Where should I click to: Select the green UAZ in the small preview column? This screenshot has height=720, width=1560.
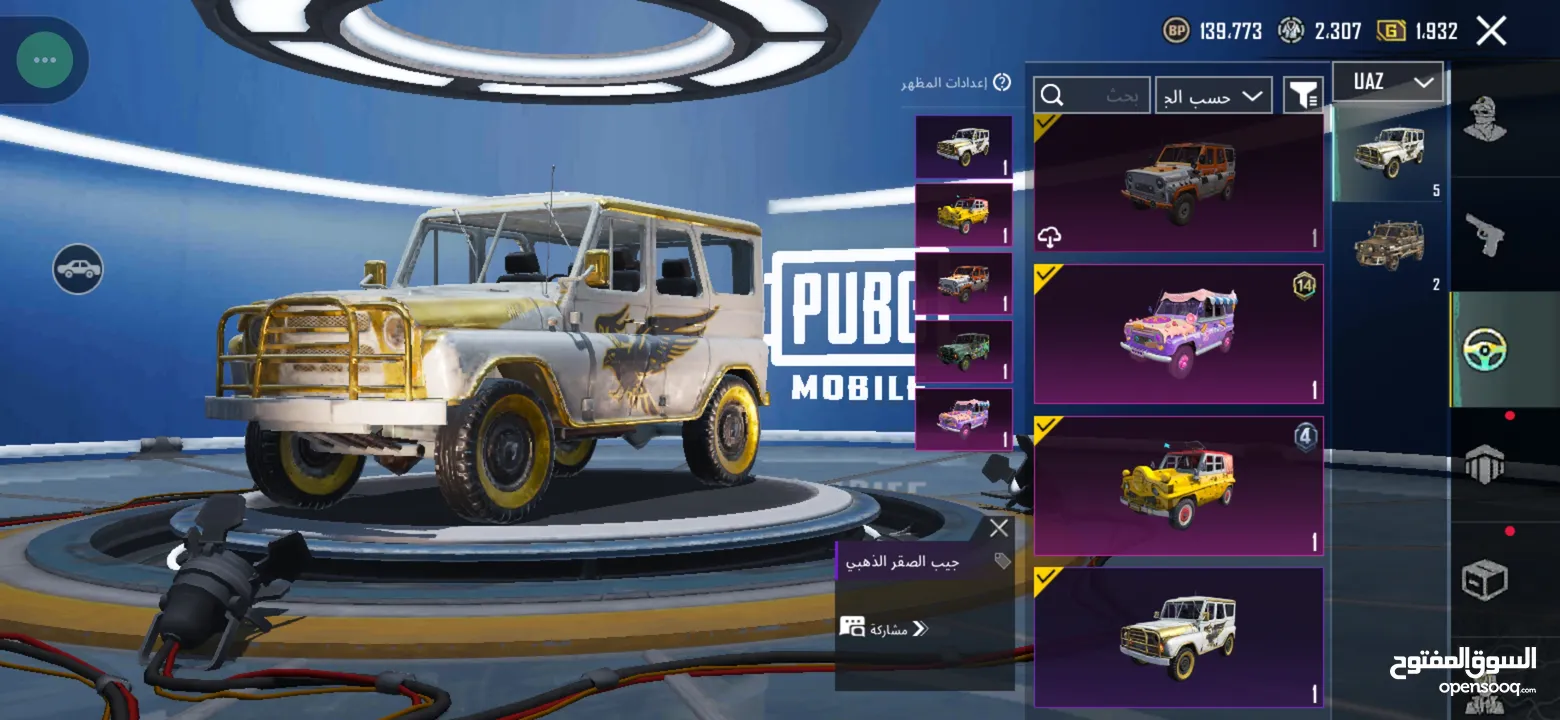(x=964, y=351)
